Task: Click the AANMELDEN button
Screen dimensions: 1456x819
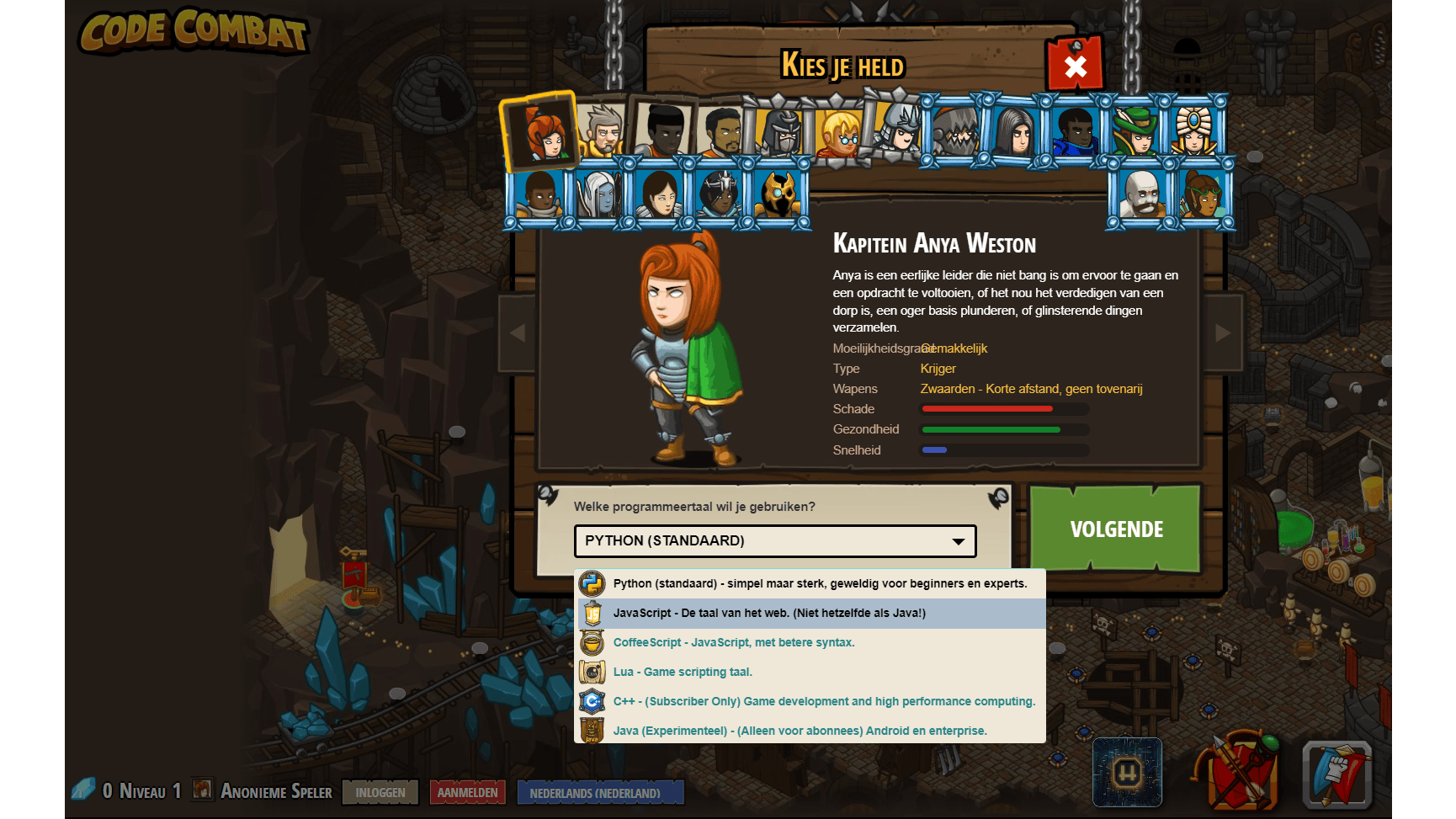Action: (x=468, y=792)
